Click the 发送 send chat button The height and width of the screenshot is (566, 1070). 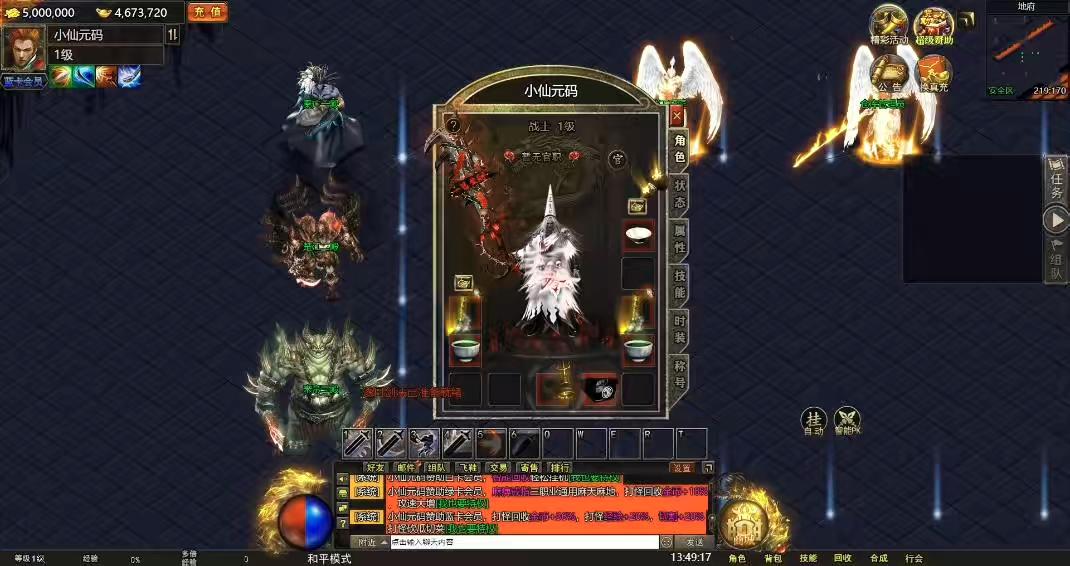(x=694, y=542)
